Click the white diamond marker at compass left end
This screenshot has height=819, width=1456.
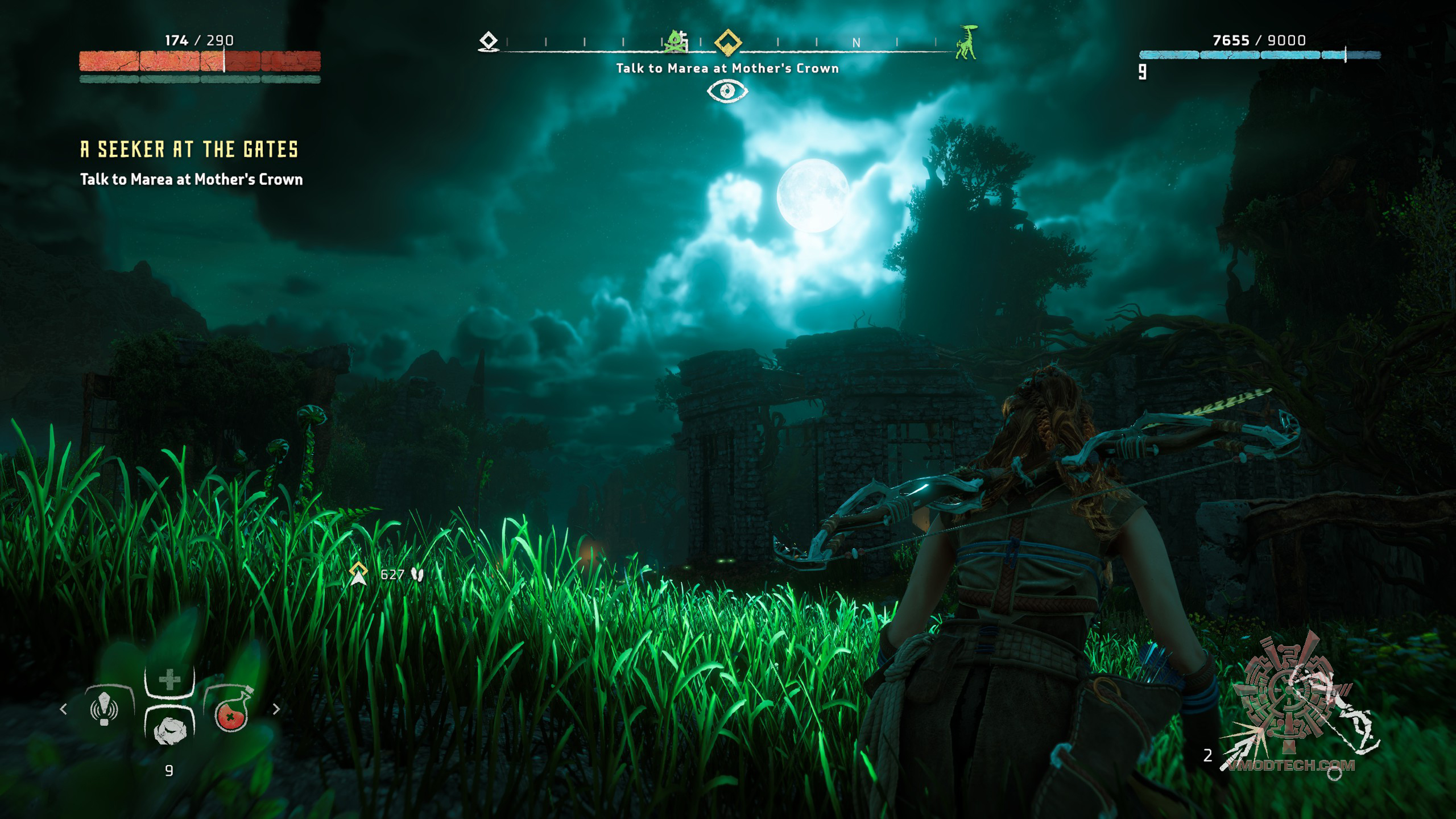(x=489, y=42)
